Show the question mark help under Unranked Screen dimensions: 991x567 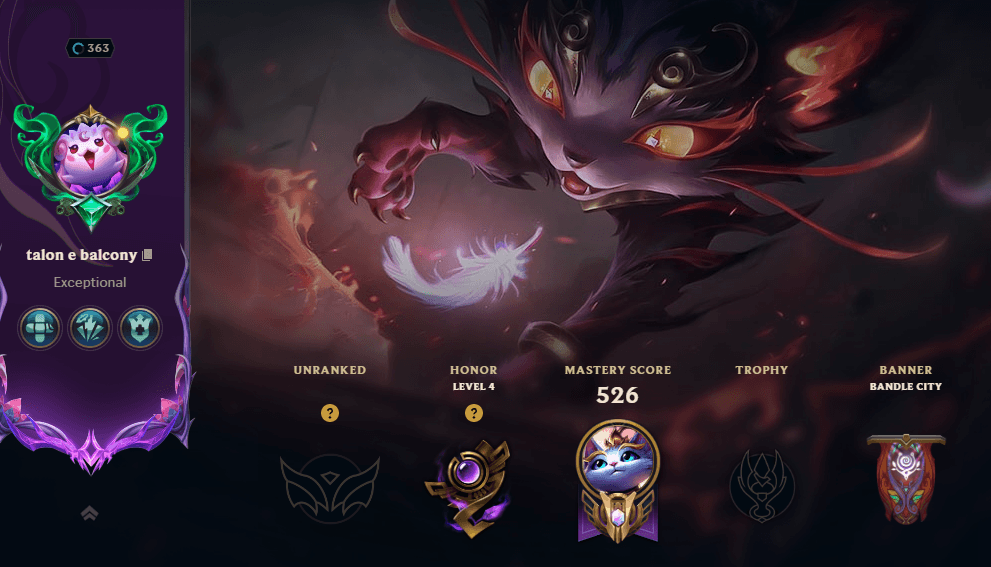point(330,412)
